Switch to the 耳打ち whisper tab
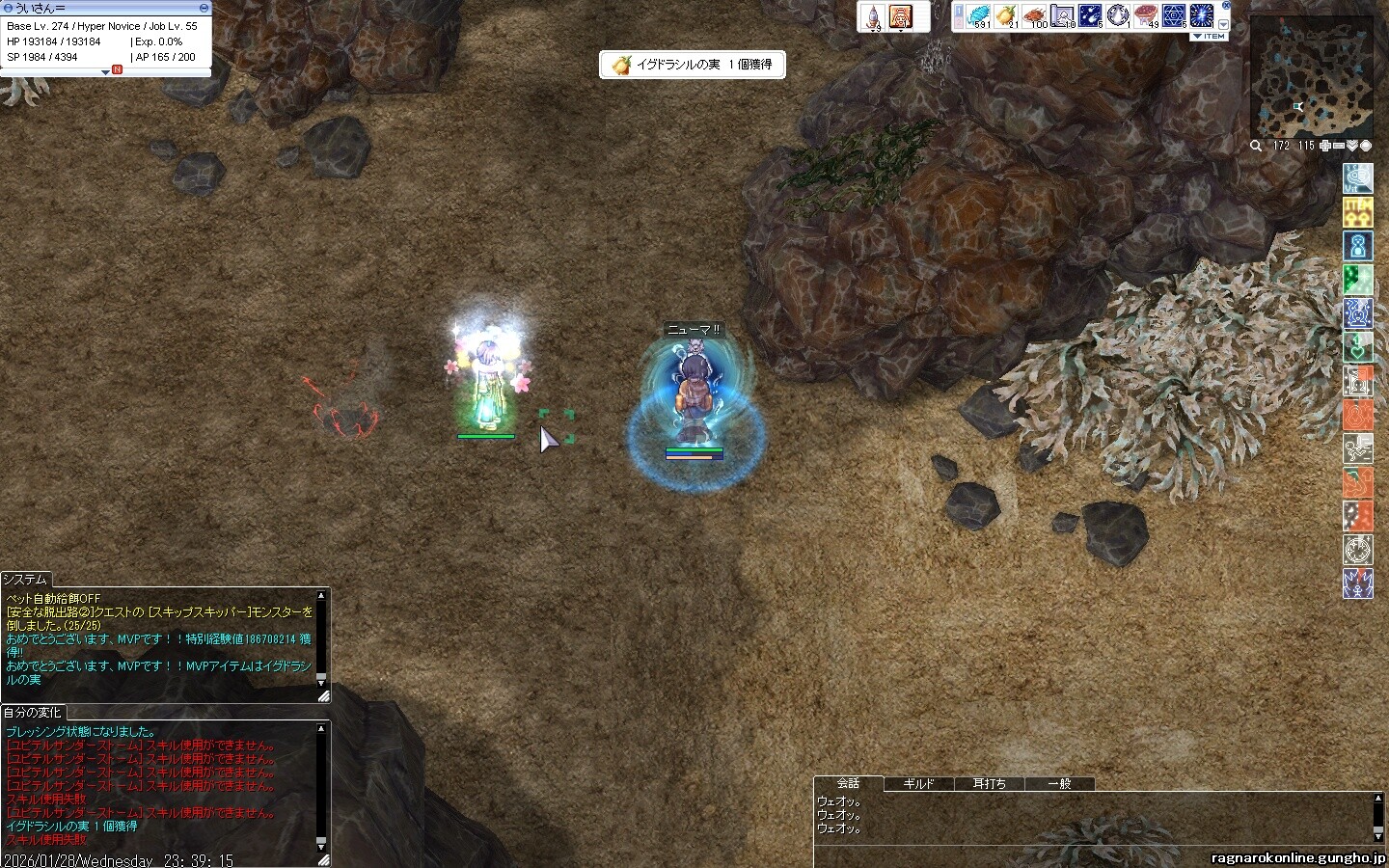Image resolution: width=1389 pixels, height=868 pixels. click(x=989, y=784)
